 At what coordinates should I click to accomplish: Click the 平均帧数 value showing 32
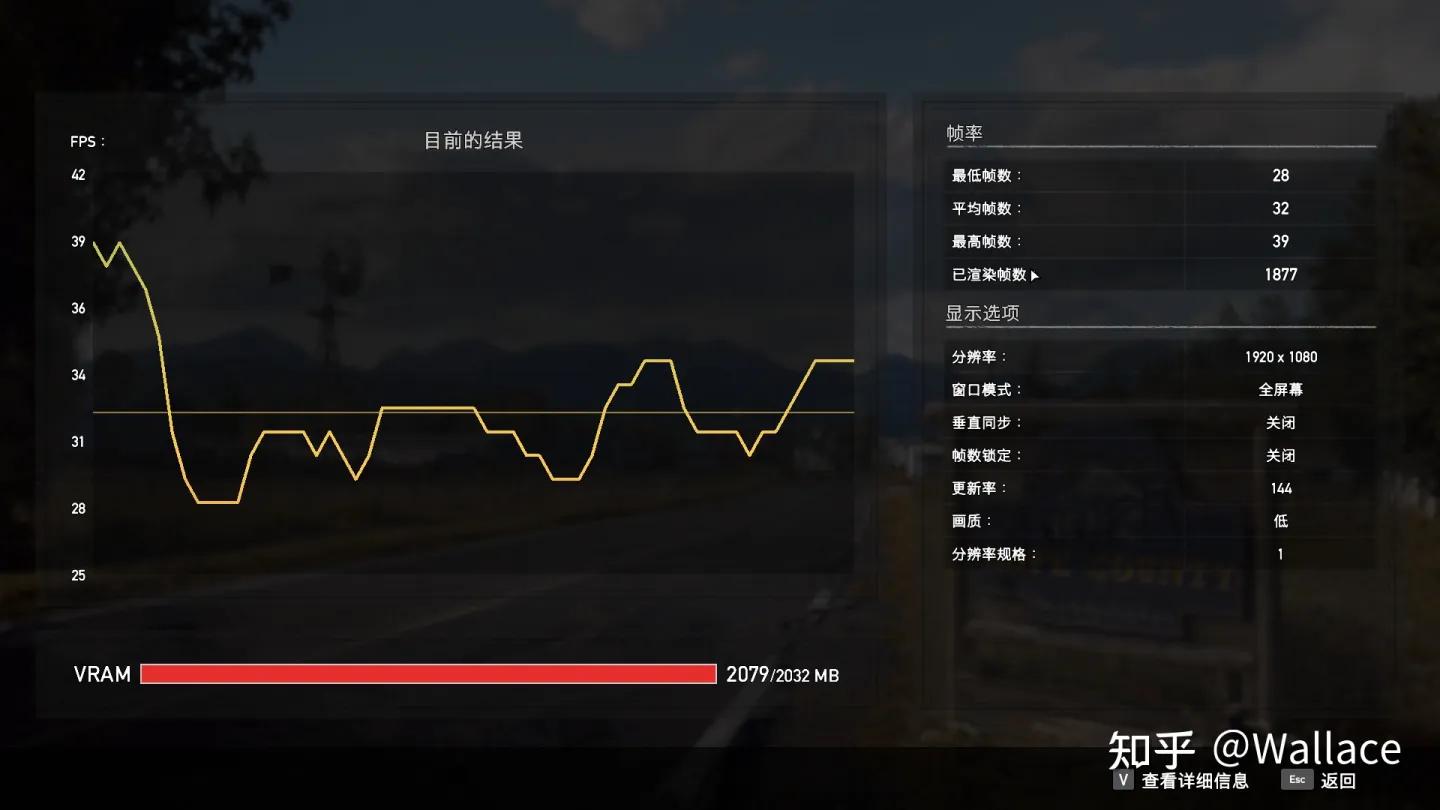[1281, 208]
